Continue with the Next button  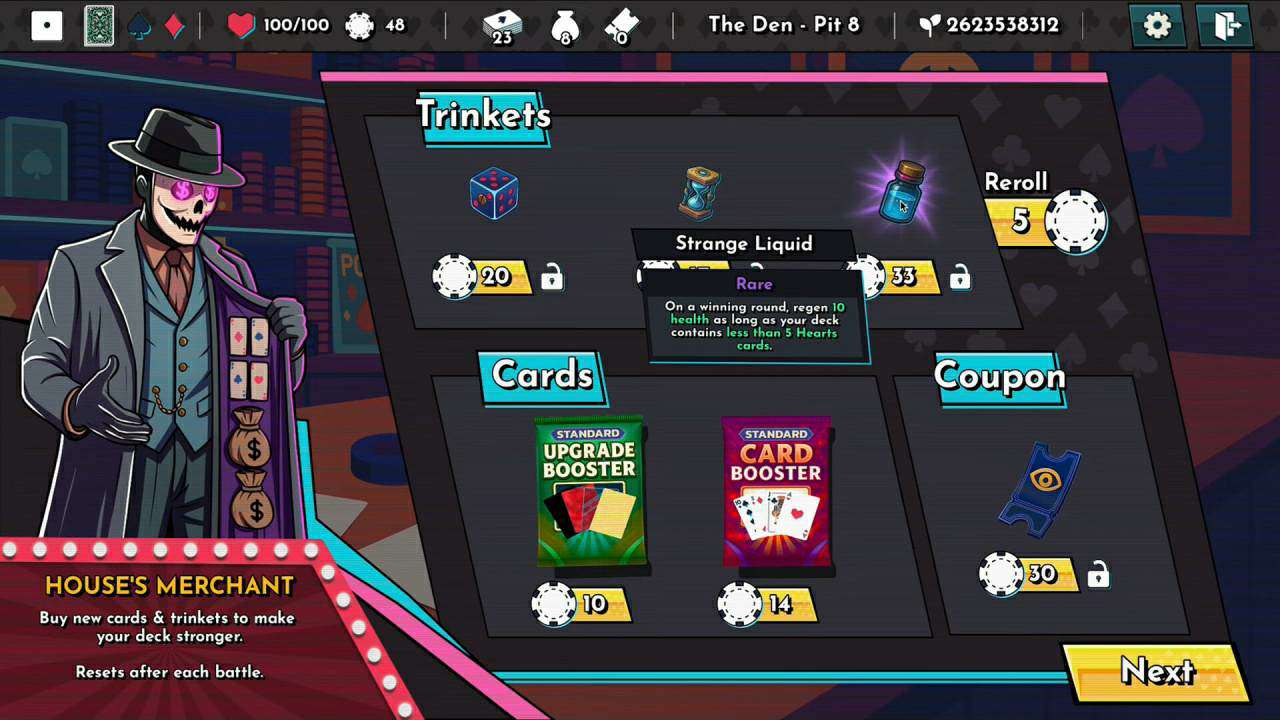[x=1156, y=672]
